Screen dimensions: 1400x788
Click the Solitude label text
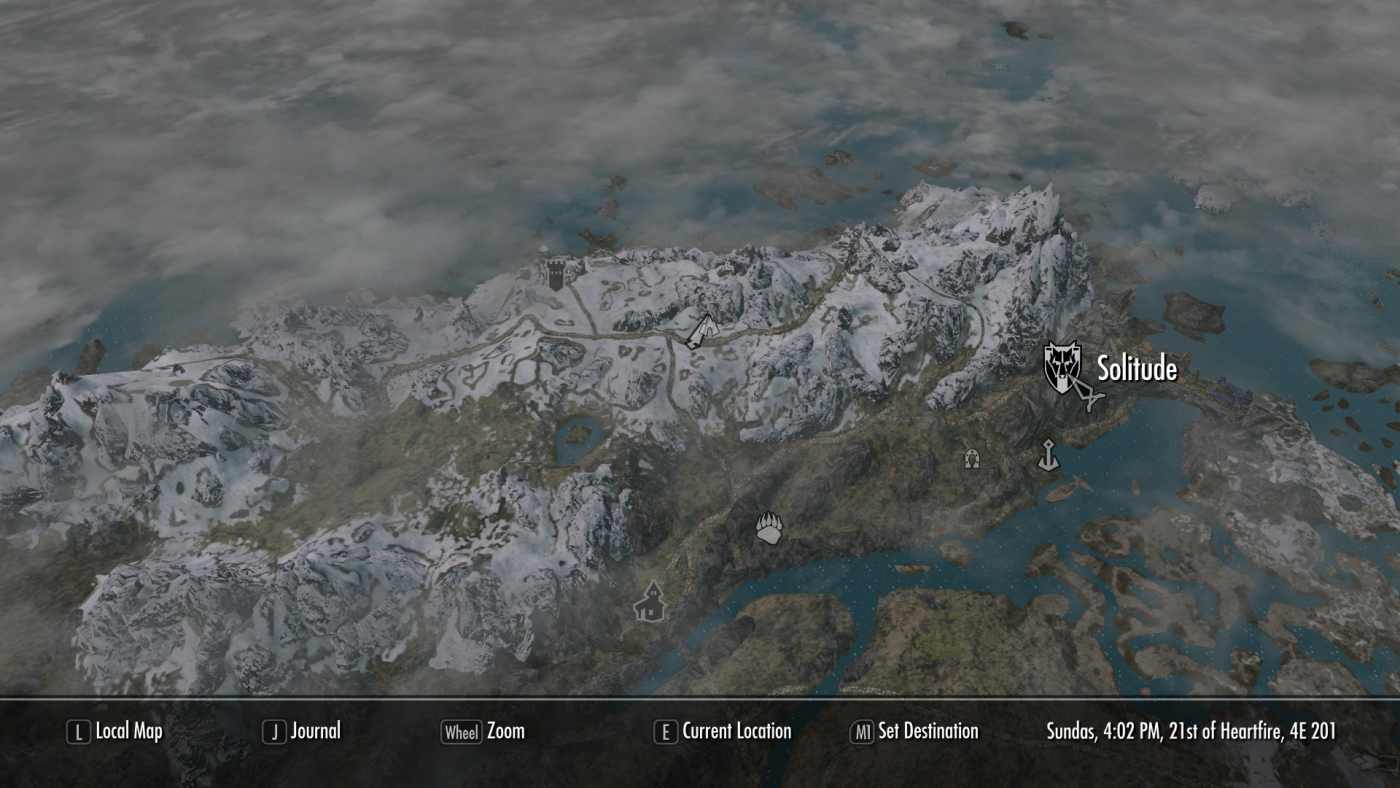[1137, 370]
